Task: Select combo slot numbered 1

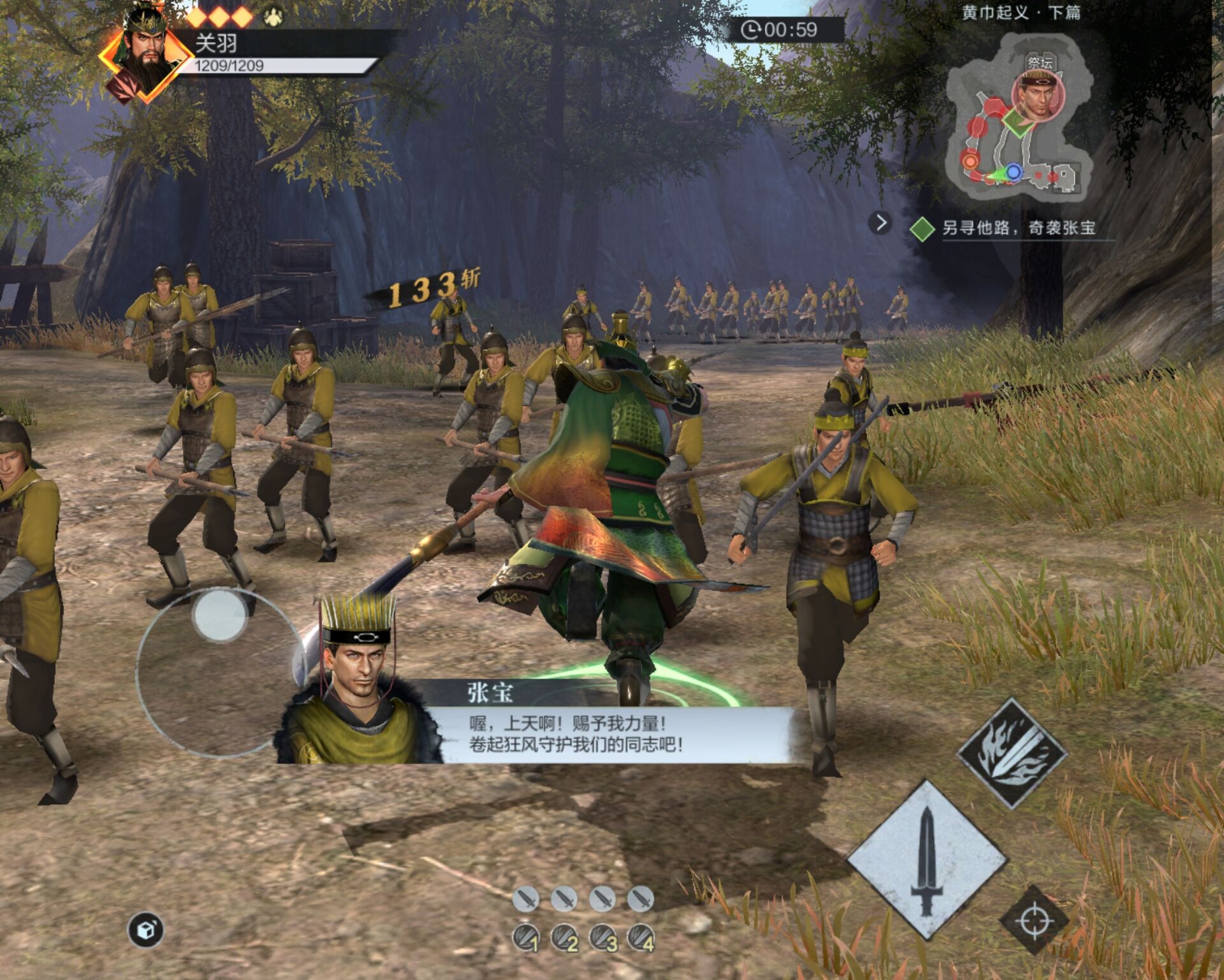Action: pyautogui.click(x=527, y=938)
